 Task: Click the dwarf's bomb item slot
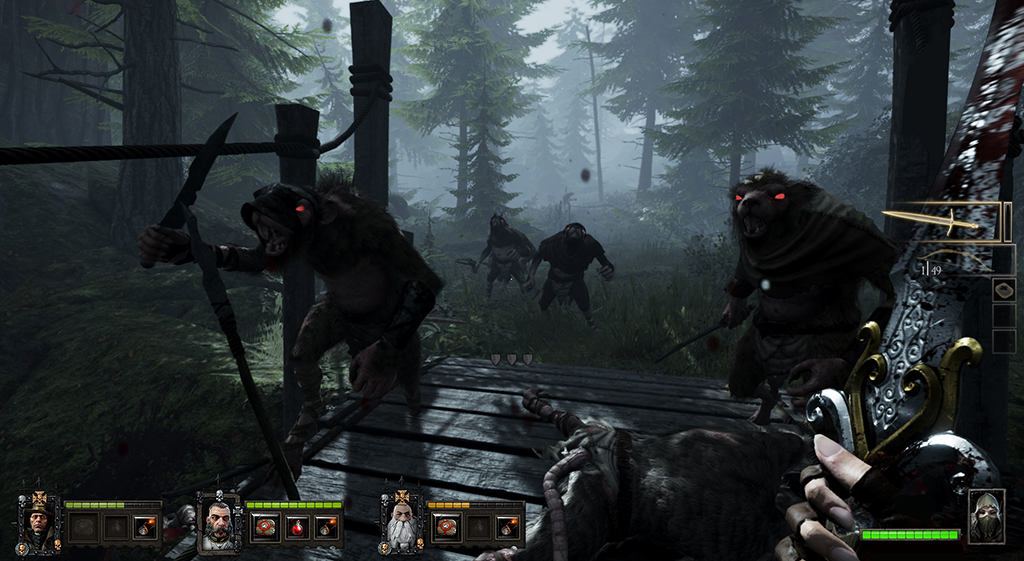tap(508, 527)
